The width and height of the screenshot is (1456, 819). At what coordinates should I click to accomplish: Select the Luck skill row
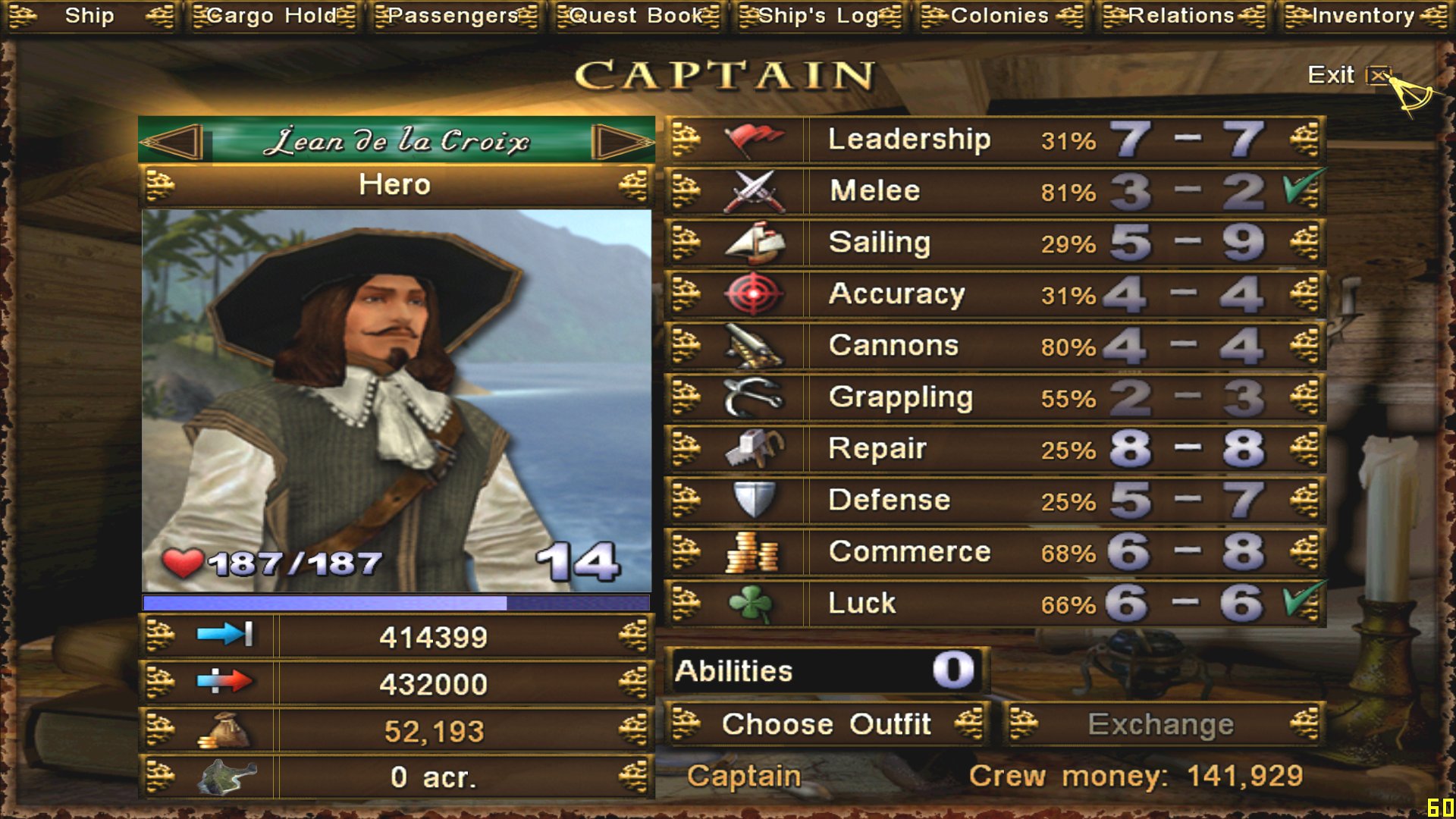tap(993, 604)
